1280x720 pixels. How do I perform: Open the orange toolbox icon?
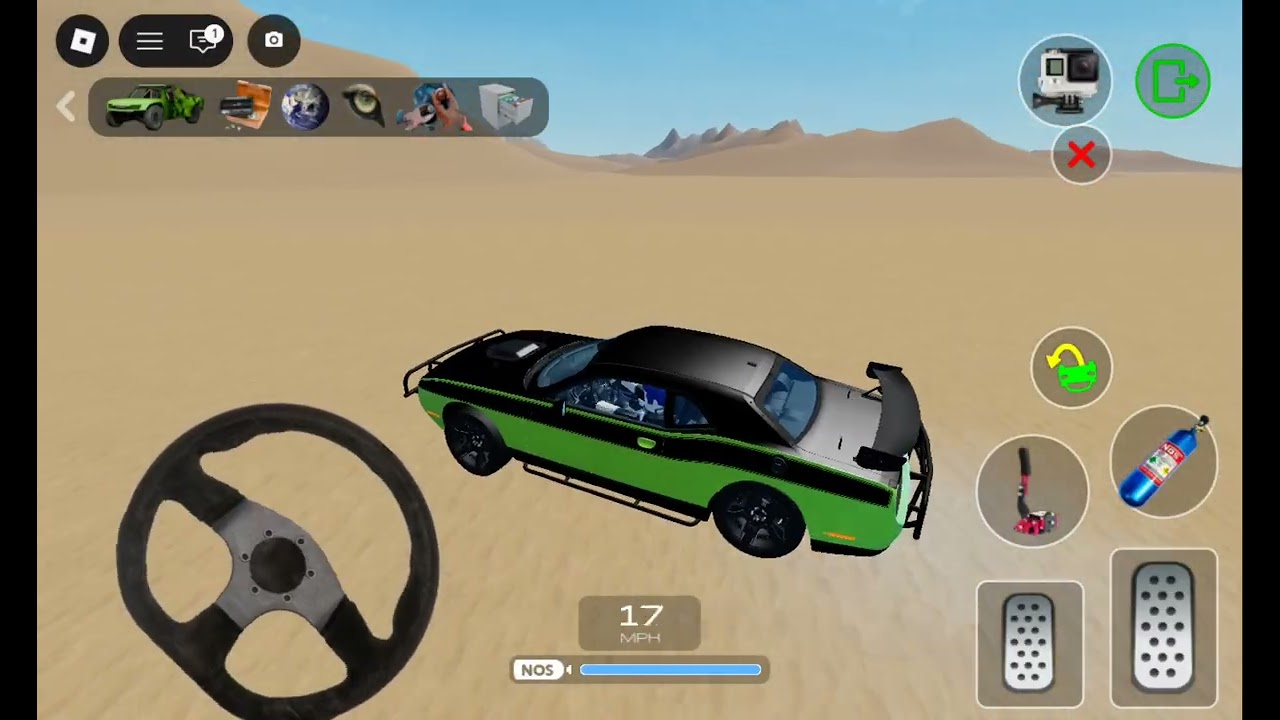(x=245, y=106)
